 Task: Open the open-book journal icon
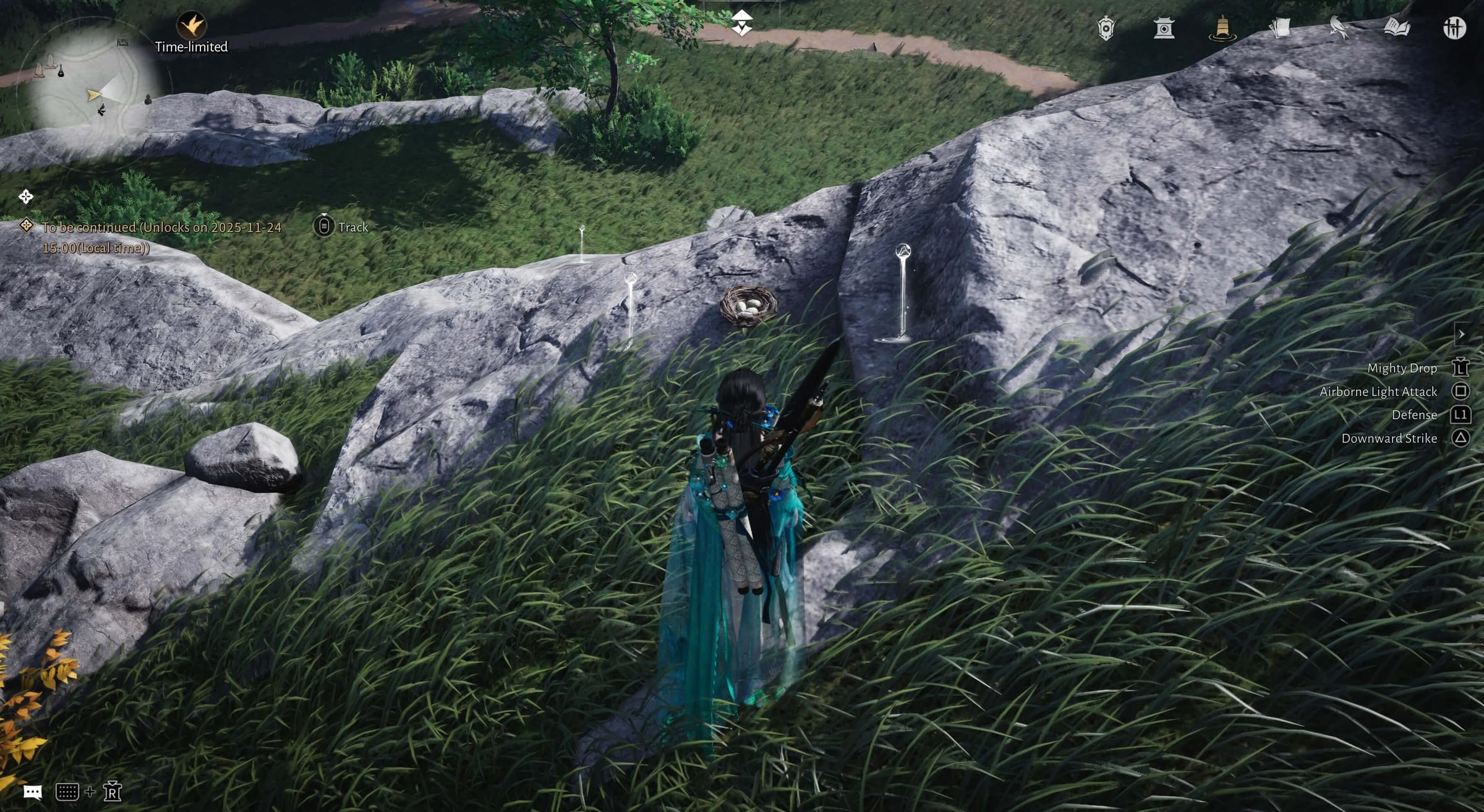click(x=1396, y=28)
